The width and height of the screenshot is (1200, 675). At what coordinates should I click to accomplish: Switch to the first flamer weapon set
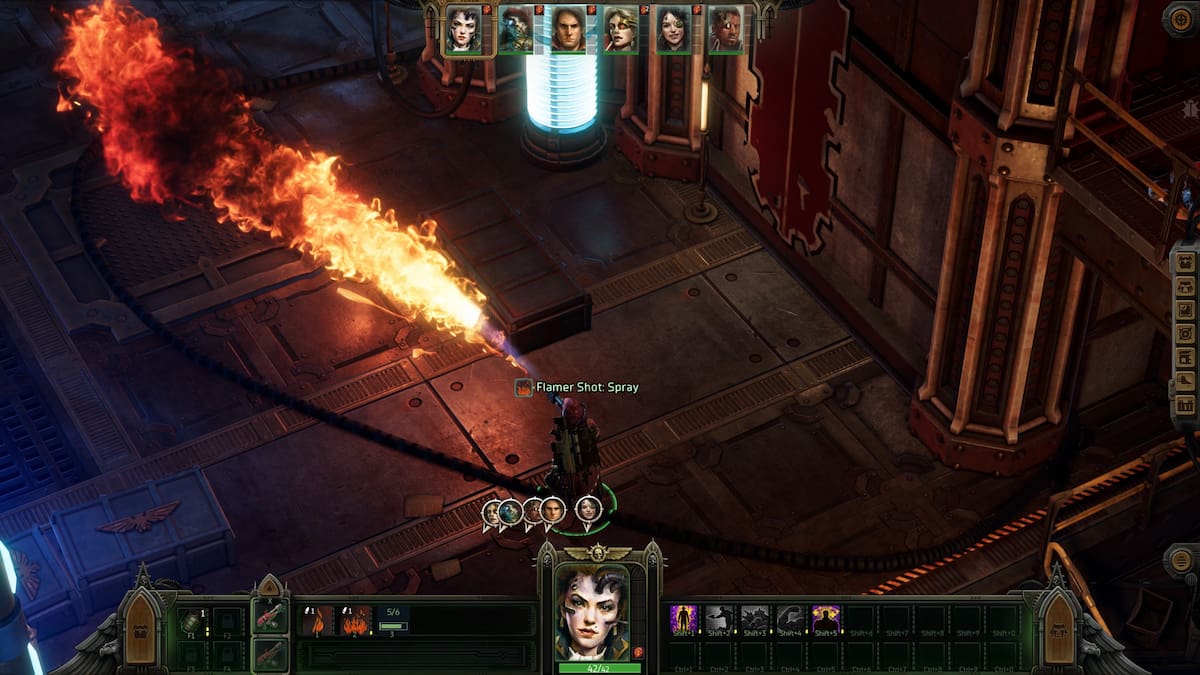[270, 617]
